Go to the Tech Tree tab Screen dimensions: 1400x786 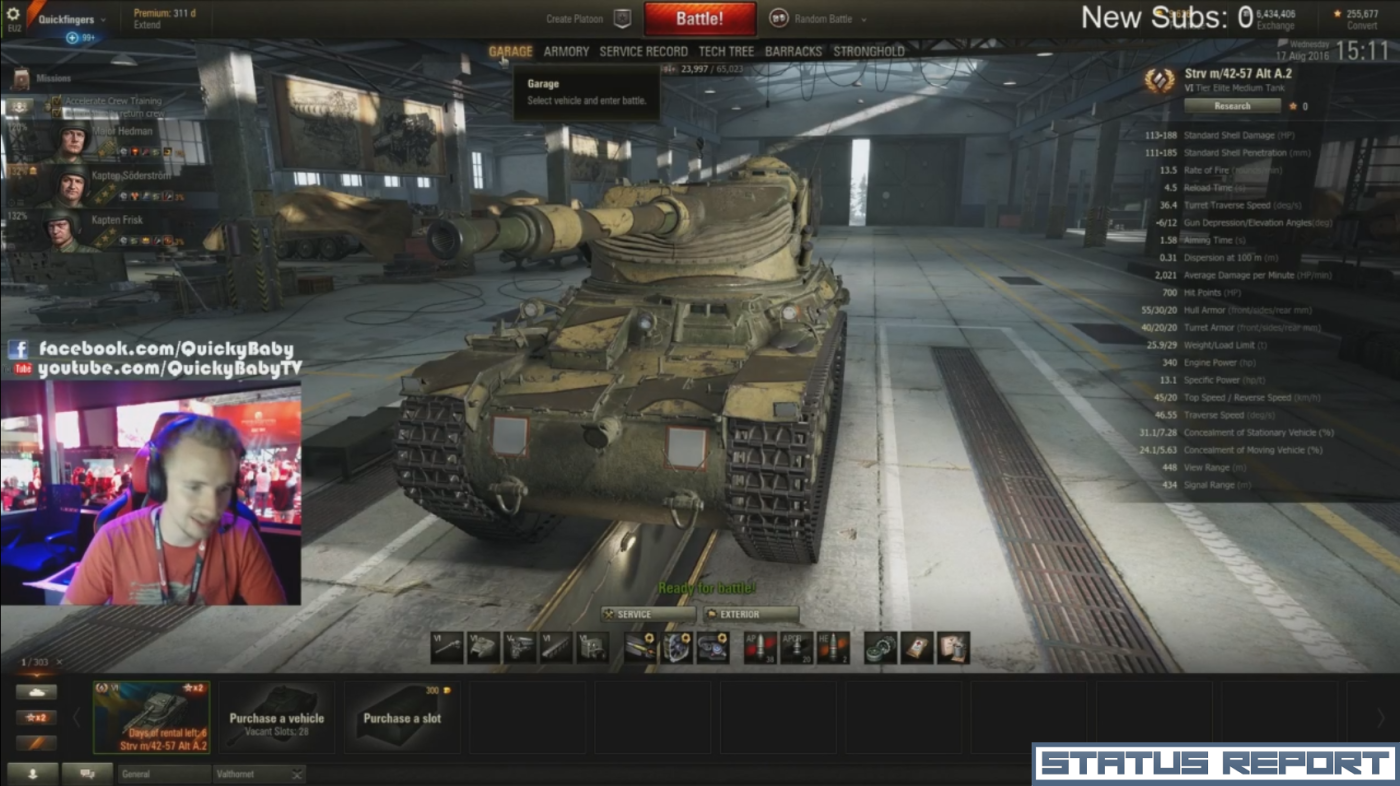point(726,51)
